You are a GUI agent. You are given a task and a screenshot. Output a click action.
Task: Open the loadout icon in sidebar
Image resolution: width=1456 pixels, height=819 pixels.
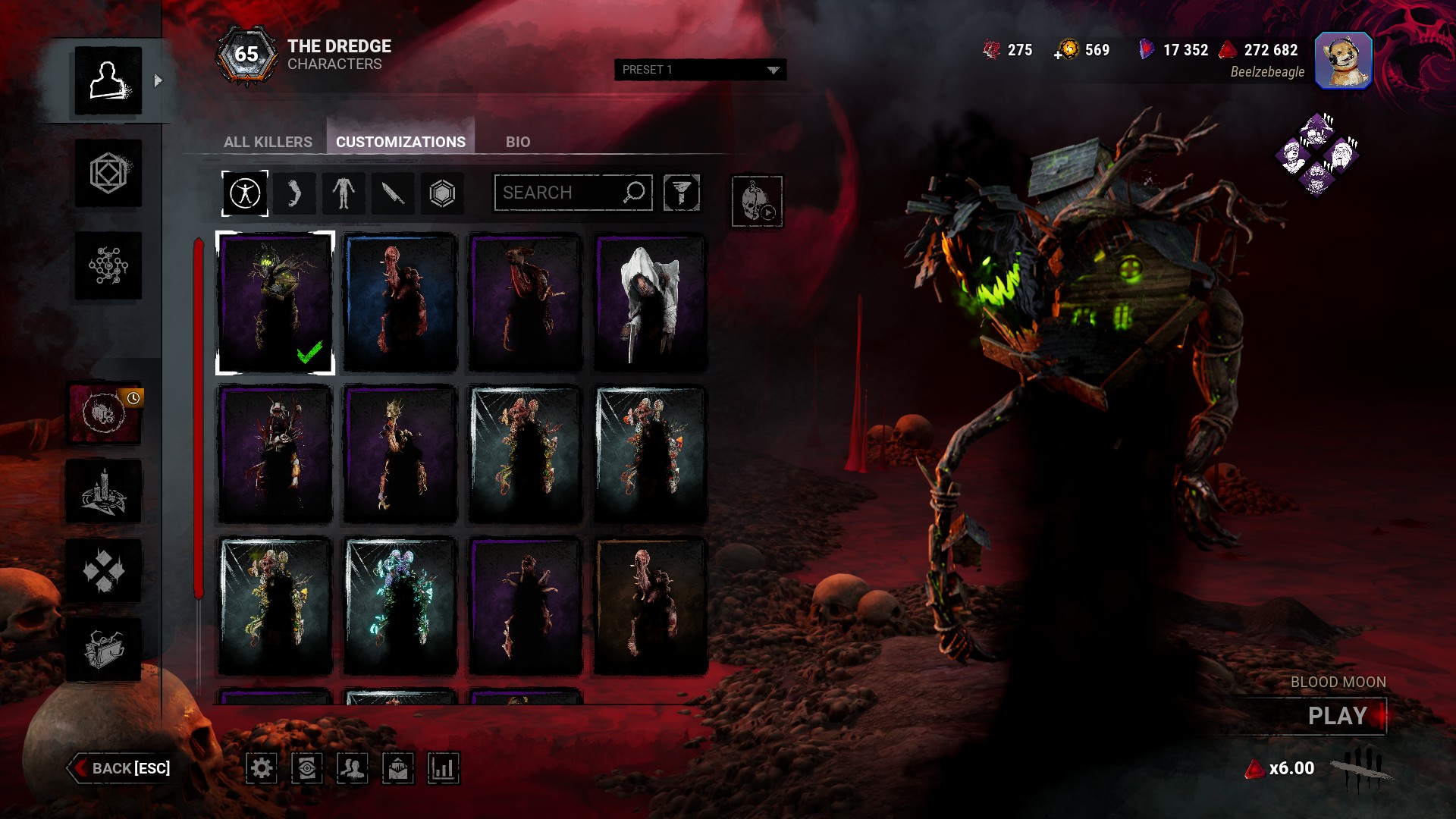[x=108, y=174]
